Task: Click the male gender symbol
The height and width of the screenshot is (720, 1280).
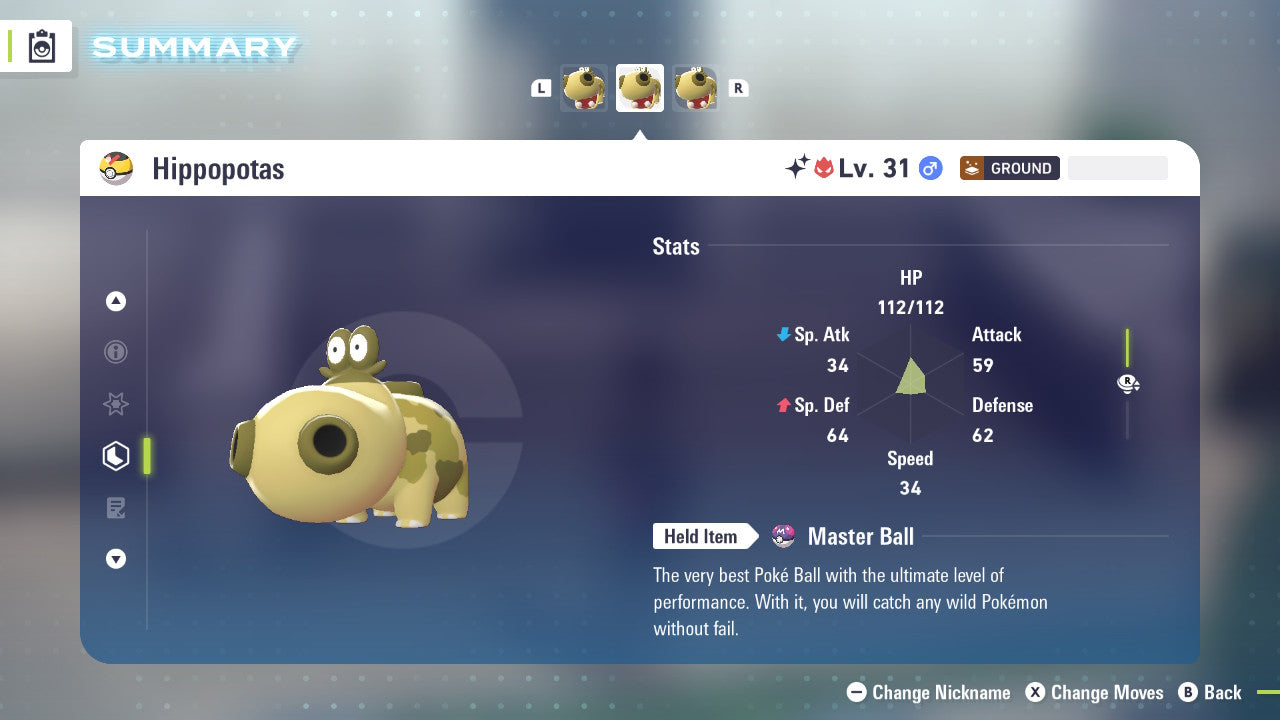Action: (x=930, y=168)
